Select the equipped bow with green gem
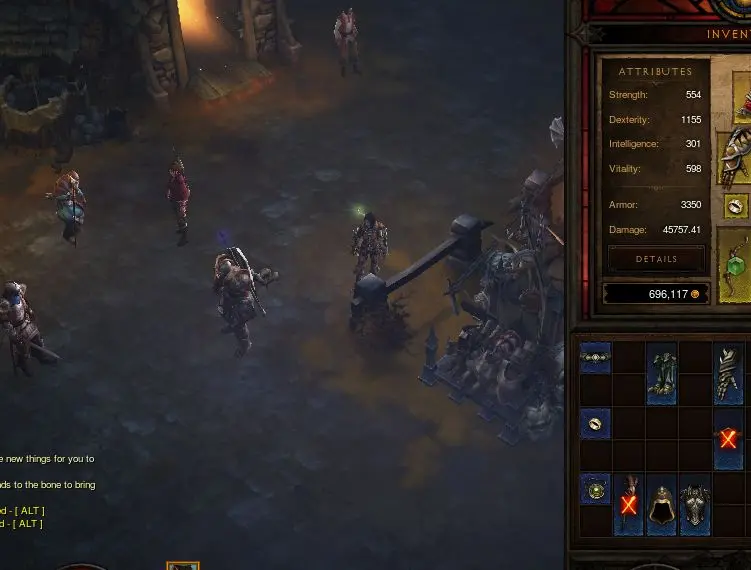The image size is (751, 570). point(735,266)
